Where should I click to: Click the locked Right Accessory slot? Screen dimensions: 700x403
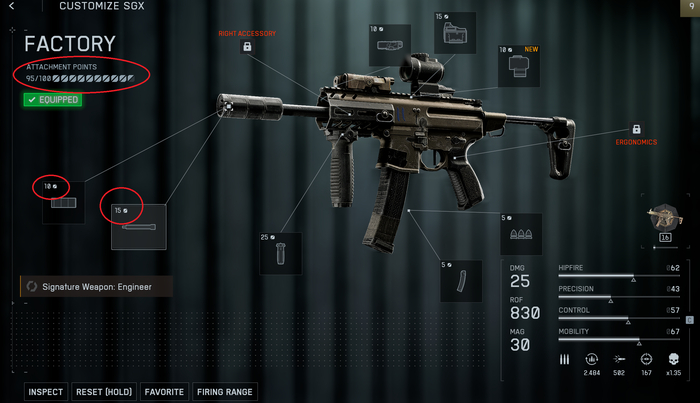(x=247, y=47)
